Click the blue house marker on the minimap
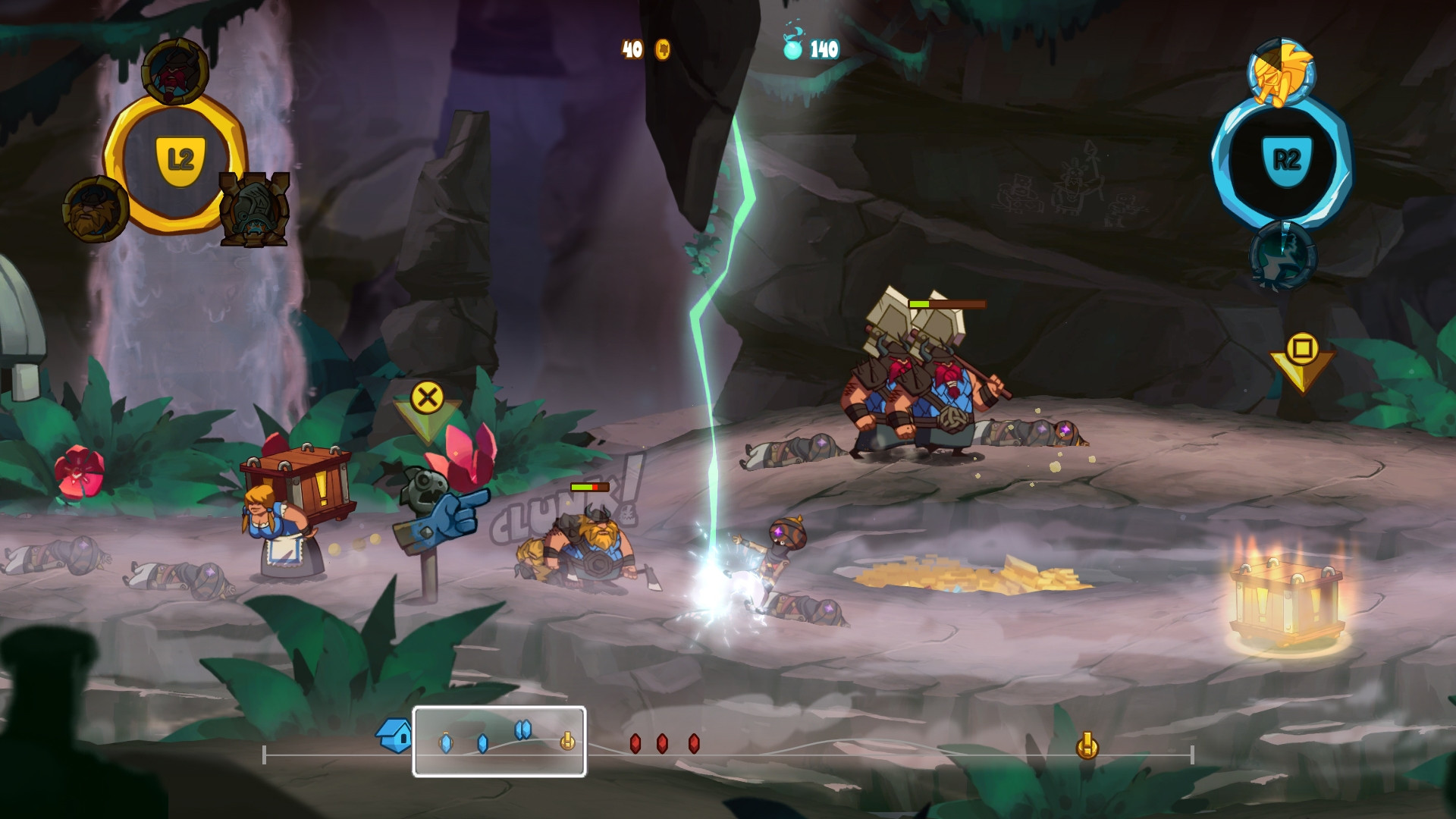 coord(395,735)
